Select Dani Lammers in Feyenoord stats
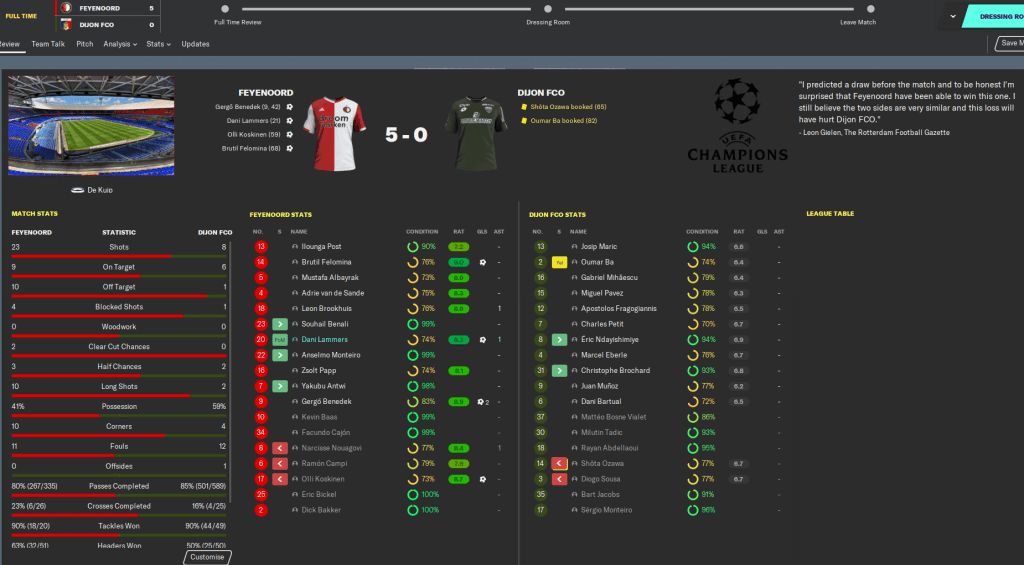This screenshot has height=565, width=1024. point(322,340)
